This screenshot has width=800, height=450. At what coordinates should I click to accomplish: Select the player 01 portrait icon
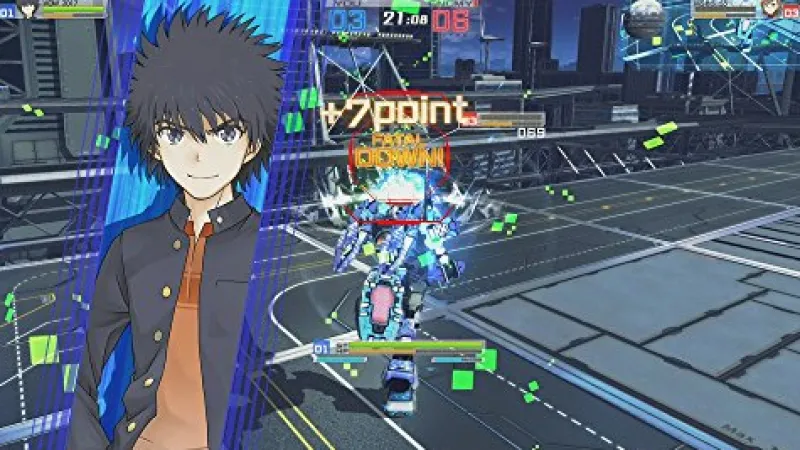coord(26,9)
